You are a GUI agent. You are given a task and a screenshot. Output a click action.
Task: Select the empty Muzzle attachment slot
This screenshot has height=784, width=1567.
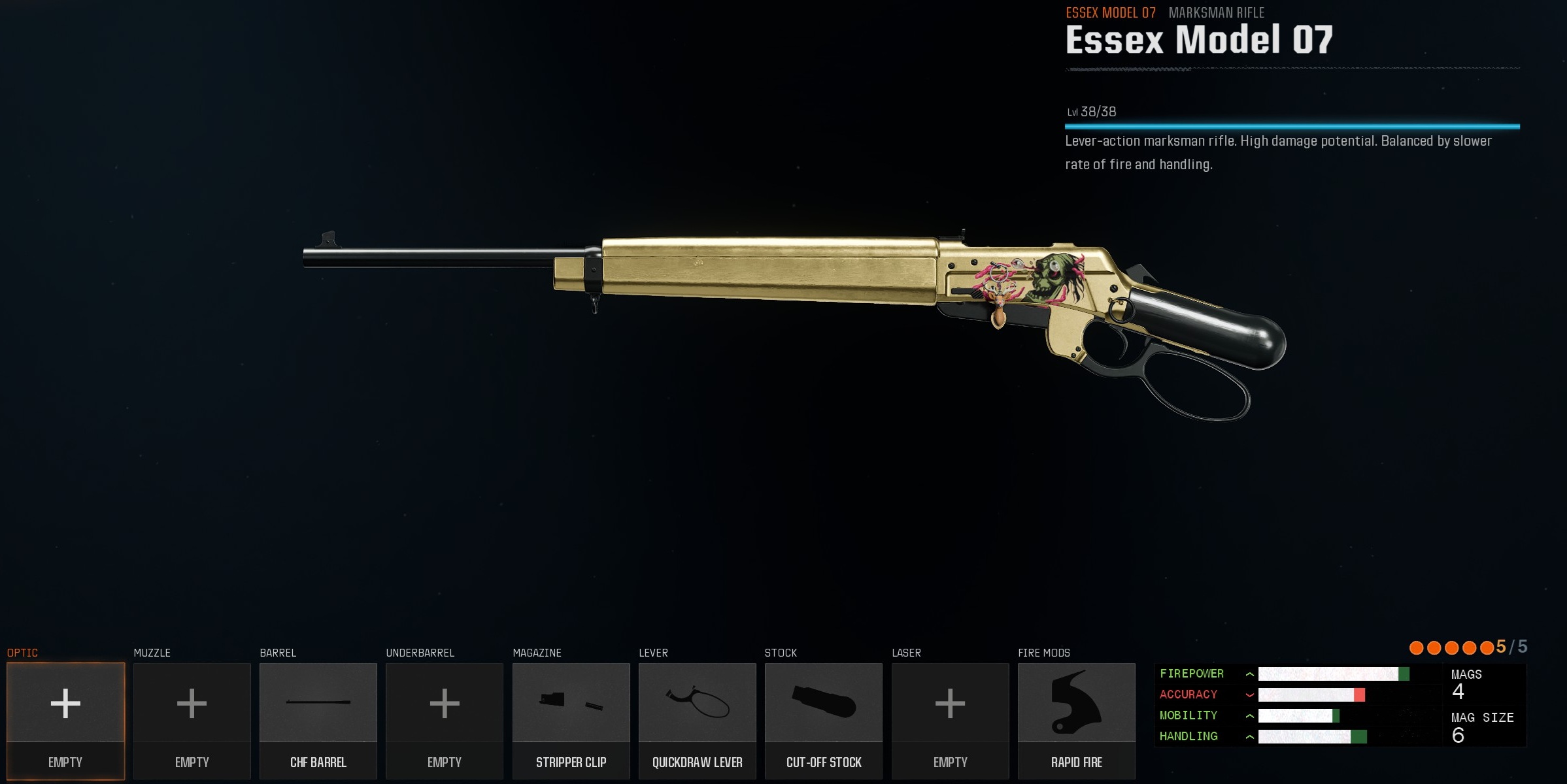(192, 719)
